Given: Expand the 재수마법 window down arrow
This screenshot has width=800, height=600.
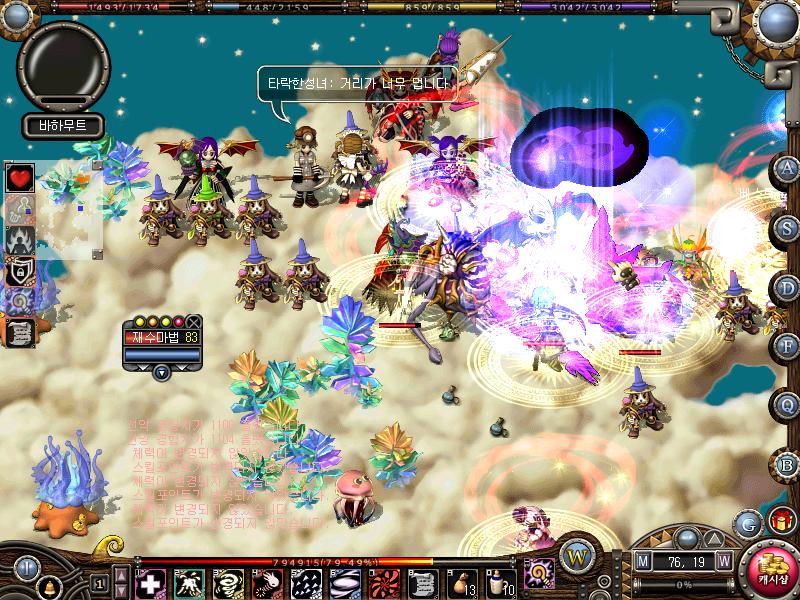Looking at the screenshot, I should pos(162,373).
